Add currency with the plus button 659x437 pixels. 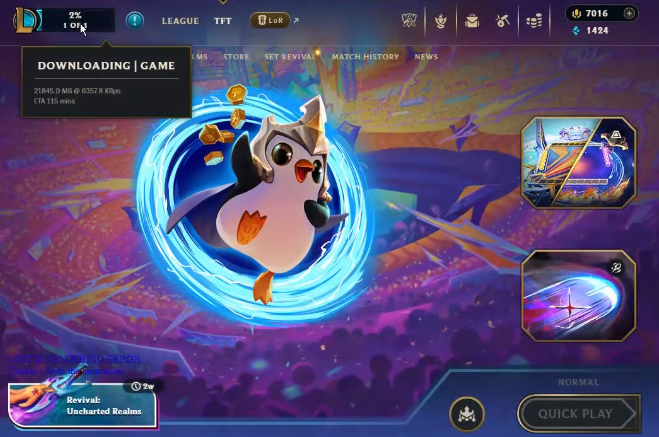coord(629,13)
